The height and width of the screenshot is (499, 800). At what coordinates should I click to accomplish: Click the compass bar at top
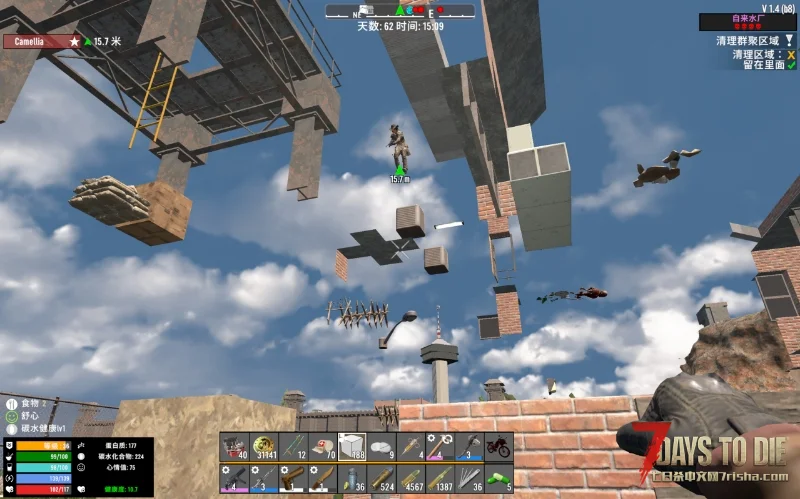click(x=400, y=11)
